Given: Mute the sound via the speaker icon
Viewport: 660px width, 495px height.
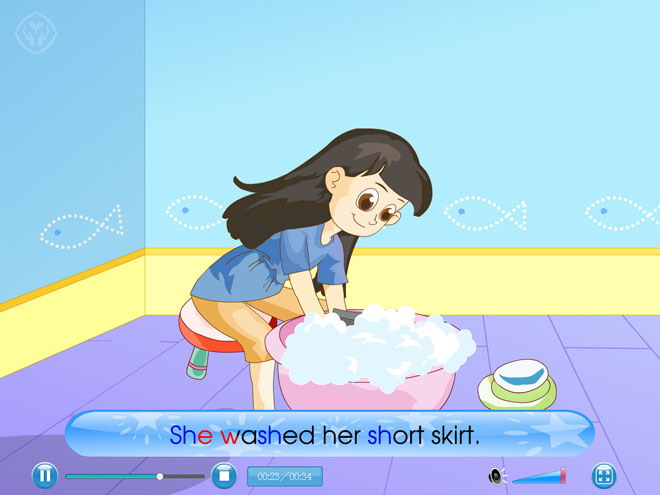Looking at the screenshot, I should click(x=496, y=476).
